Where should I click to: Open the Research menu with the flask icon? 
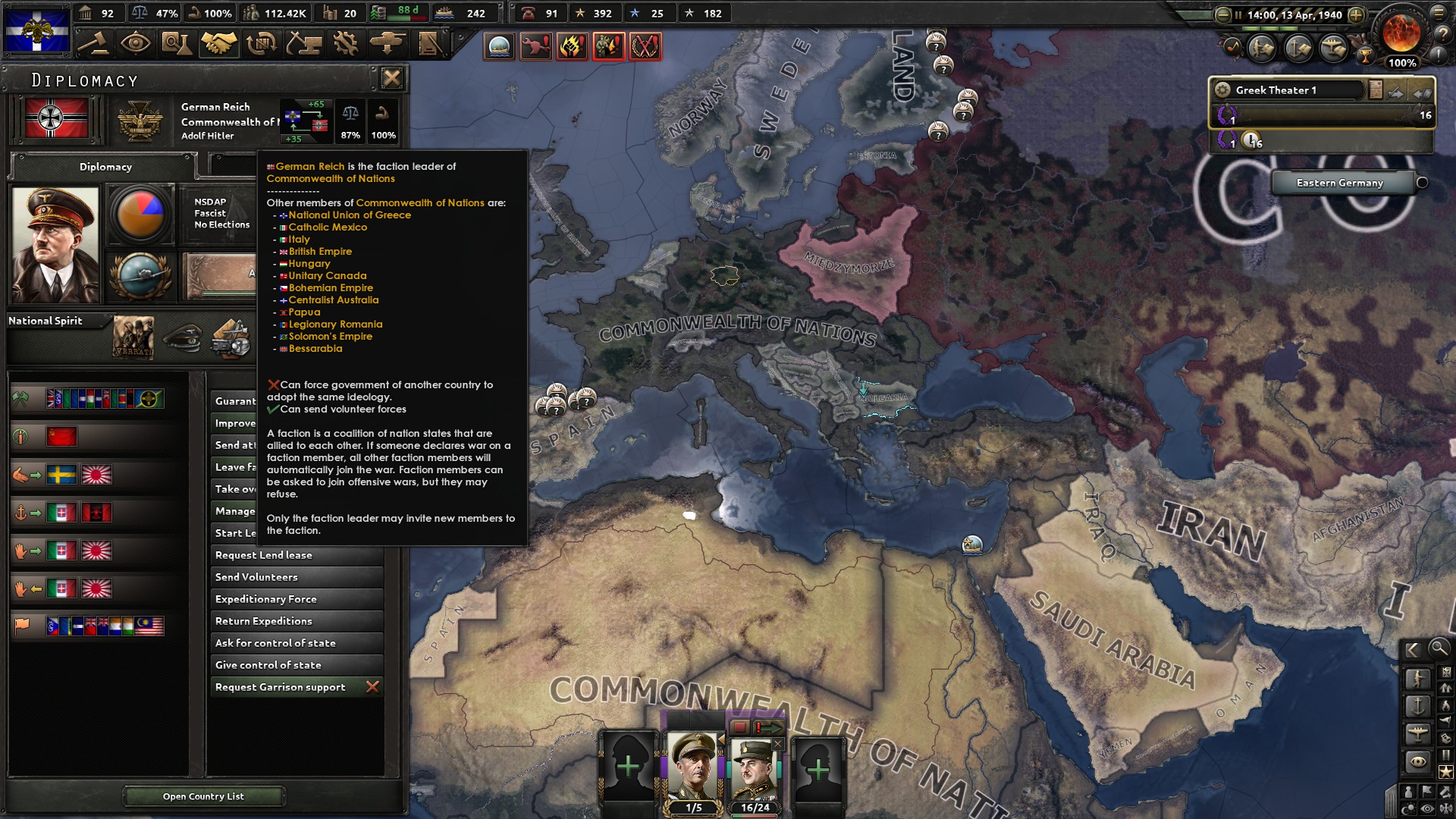pyautogui.click(x=177, y=45)
